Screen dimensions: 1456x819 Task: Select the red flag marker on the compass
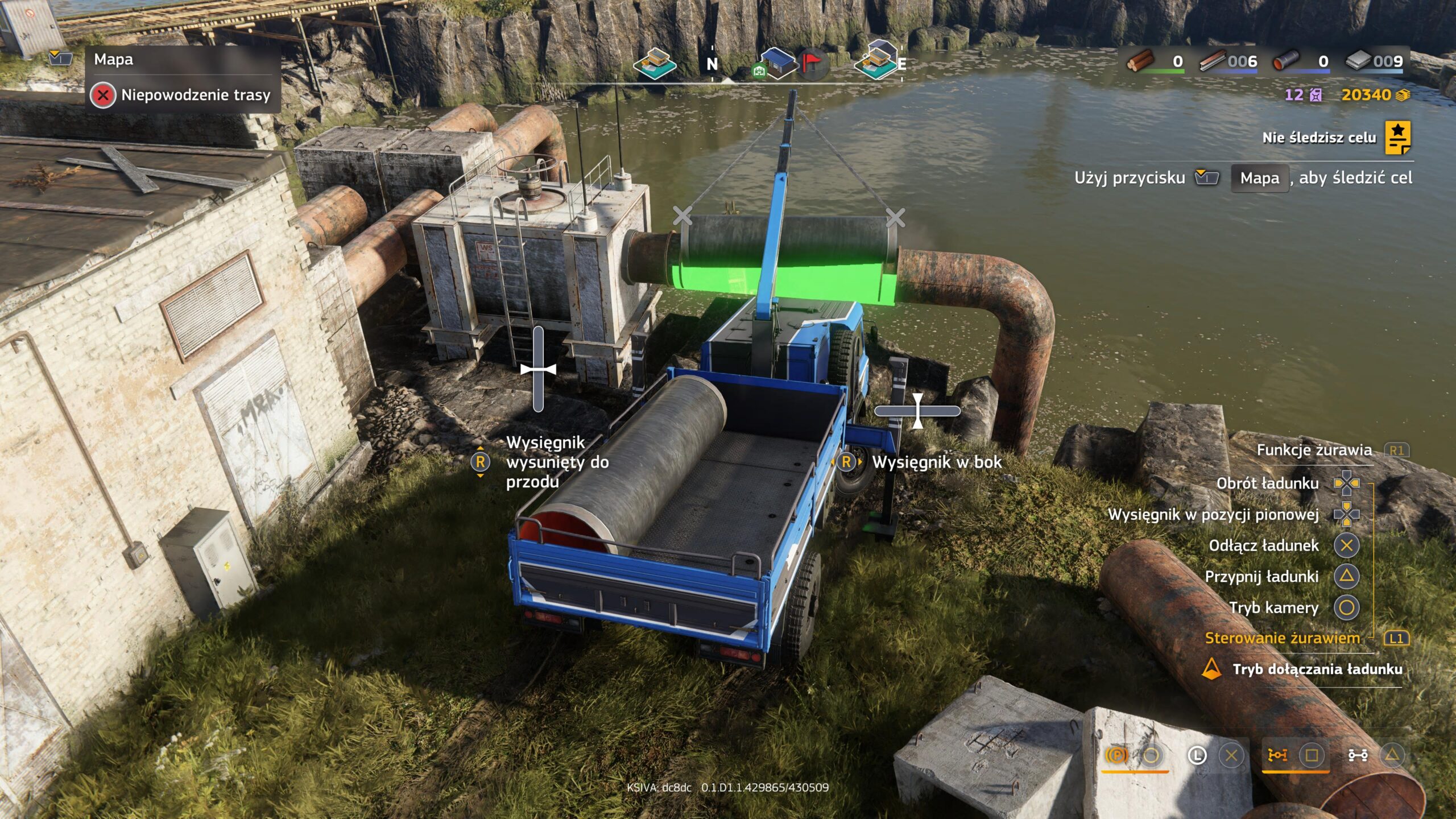(x=812, y=61)
